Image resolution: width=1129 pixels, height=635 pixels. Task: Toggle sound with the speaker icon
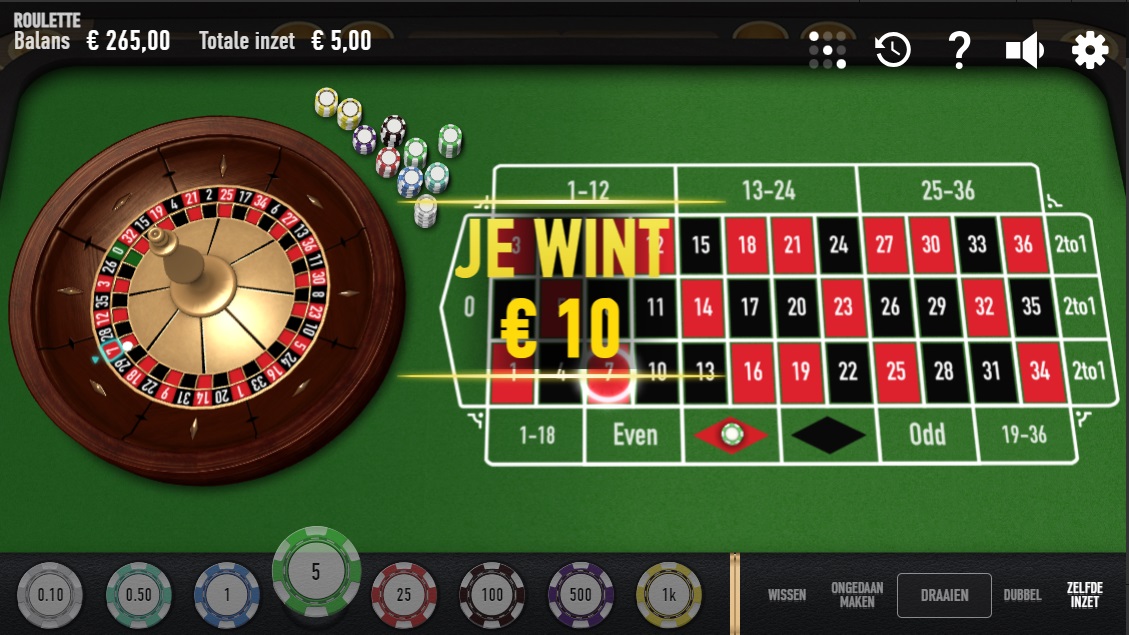[1025, 50]
